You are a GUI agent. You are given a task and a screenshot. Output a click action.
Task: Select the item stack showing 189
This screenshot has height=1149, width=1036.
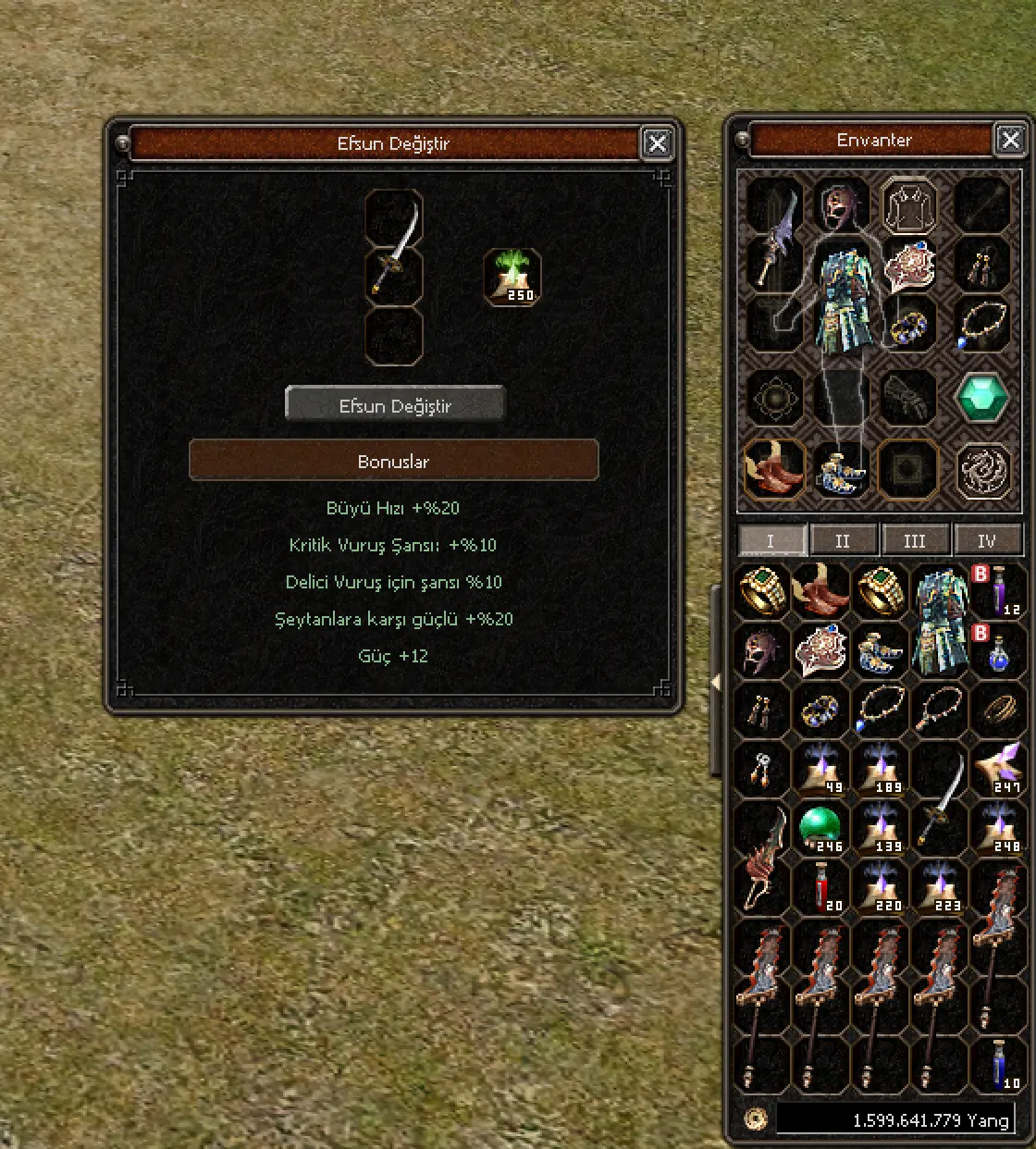[880, 768]
